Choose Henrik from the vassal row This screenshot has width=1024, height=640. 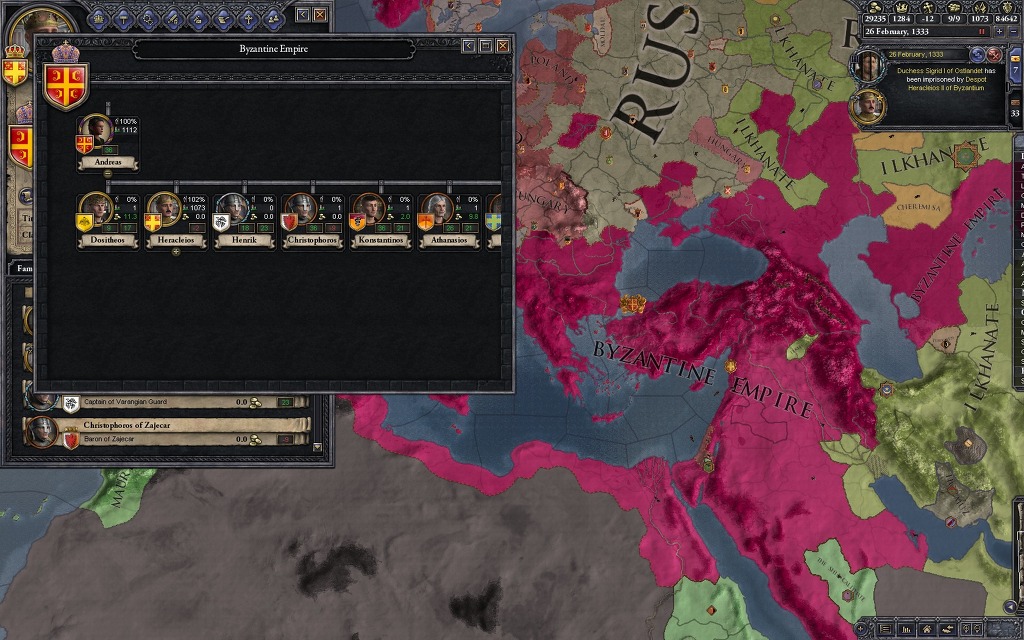(233, 210)
